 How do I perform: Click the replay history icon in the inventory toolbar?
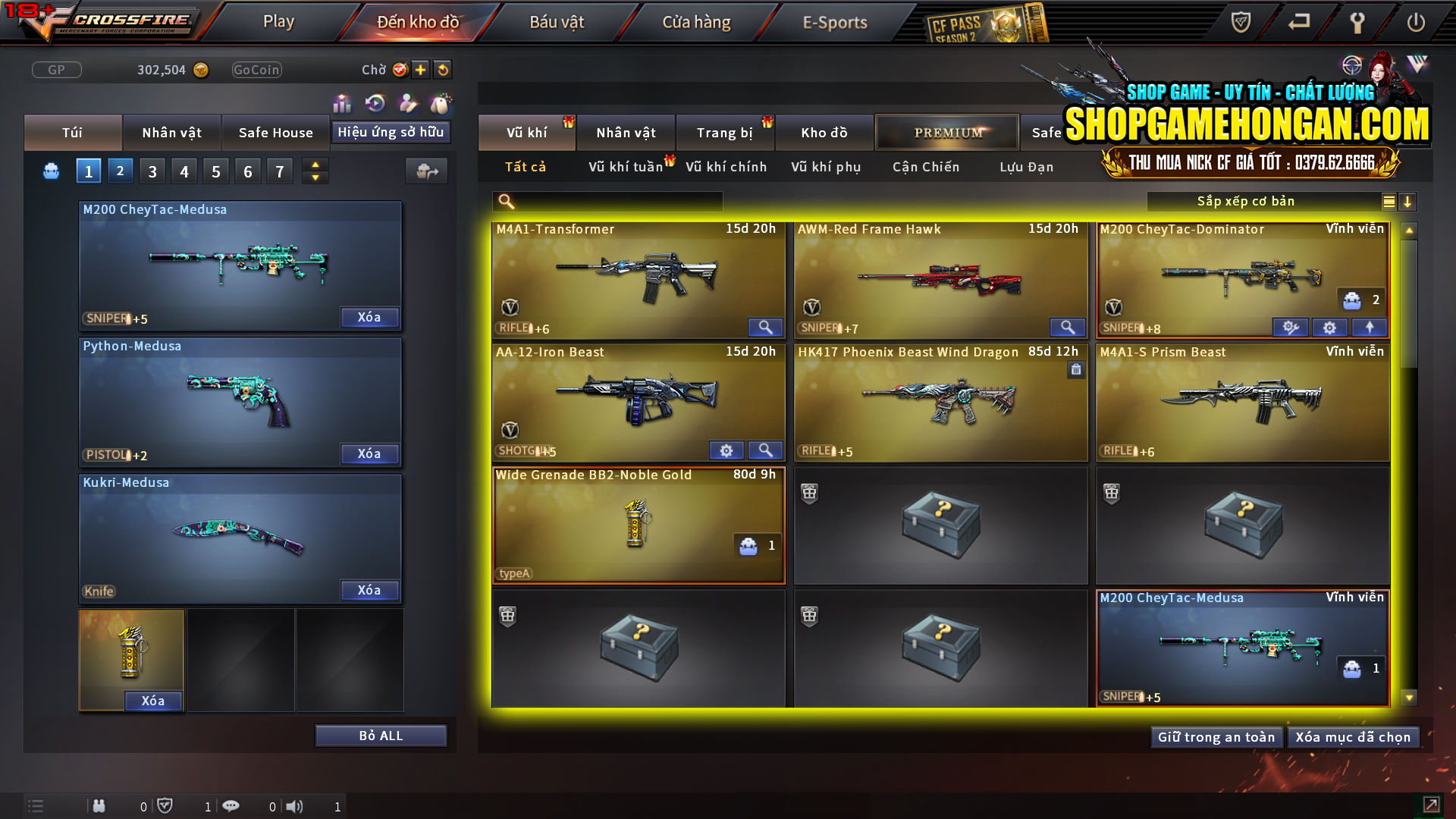coord(375,104)
